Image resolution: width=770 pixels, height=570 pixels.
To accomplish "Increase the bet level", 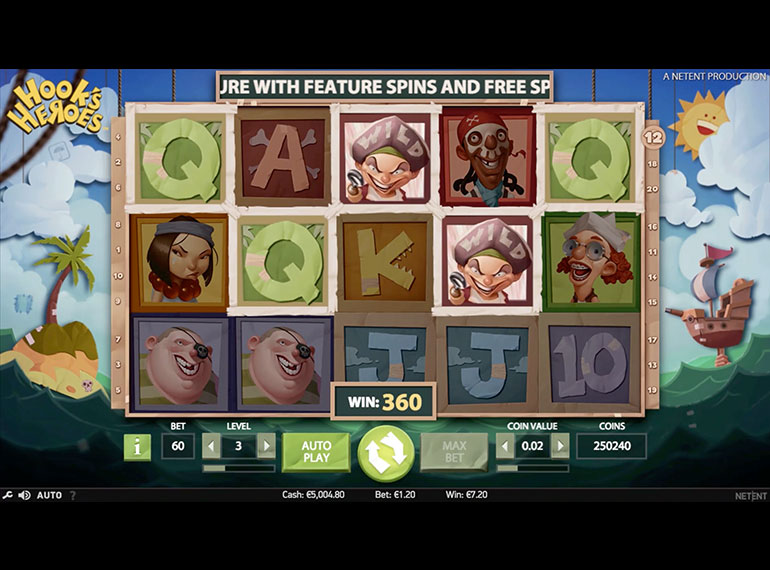I will 266,446.
